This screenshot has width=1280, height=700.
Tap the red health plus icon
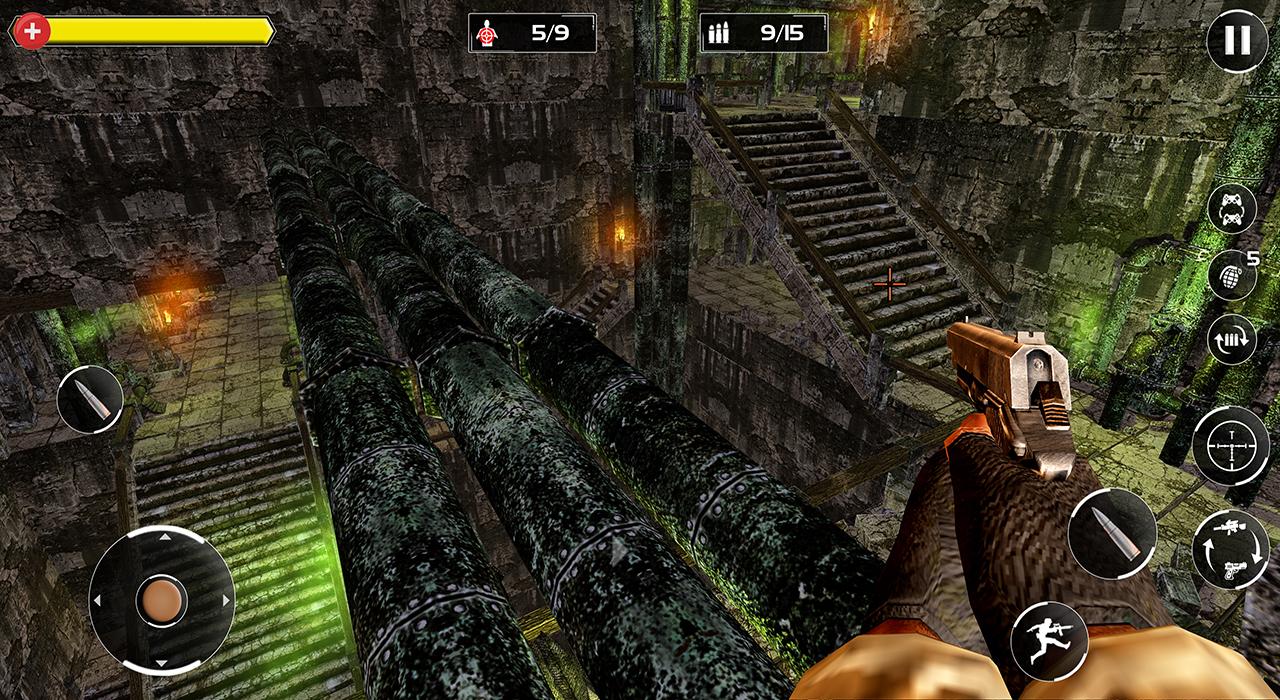point(33,31)
